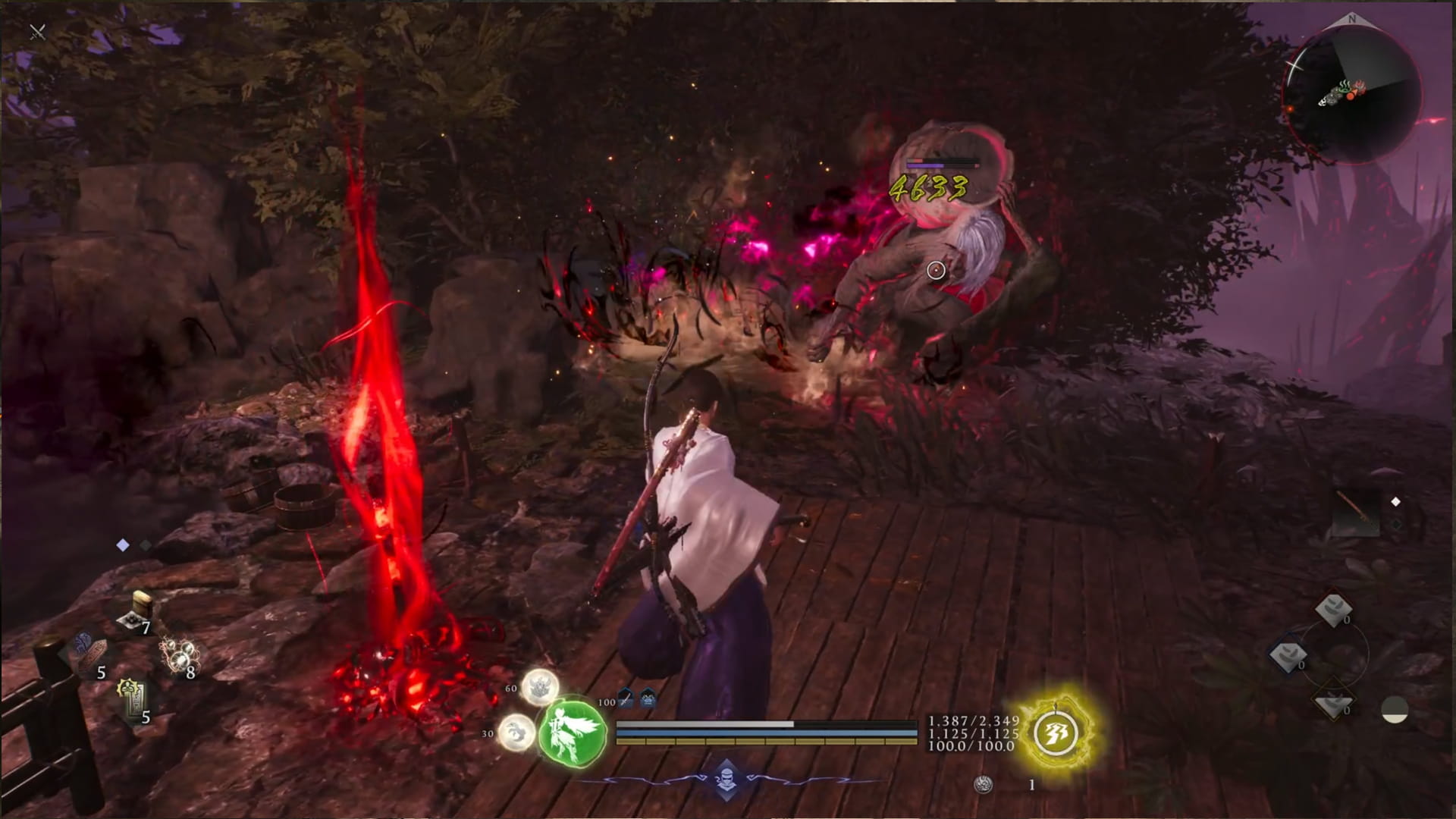This screenshot has width=1456, height=819.
Task: Select the glowing spirit orbs item
Action: click(179, 654)
